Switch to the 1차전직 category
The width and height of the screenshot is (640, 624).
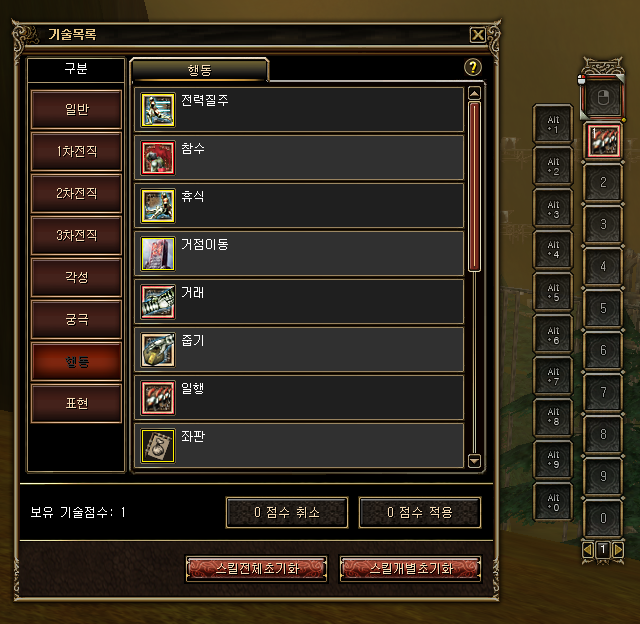click(x=76, y=151)
